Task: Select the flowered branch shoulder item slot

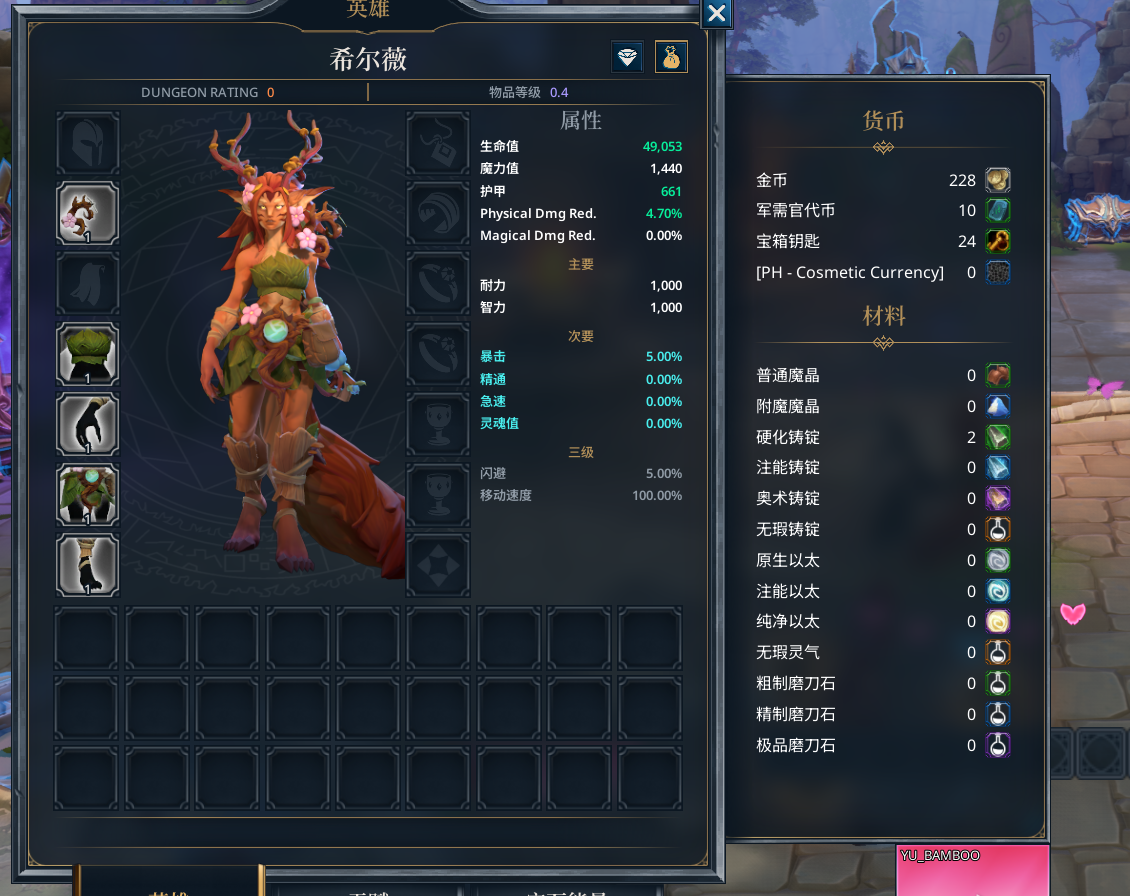Action: pyautogui.click(x=88, y=213)
